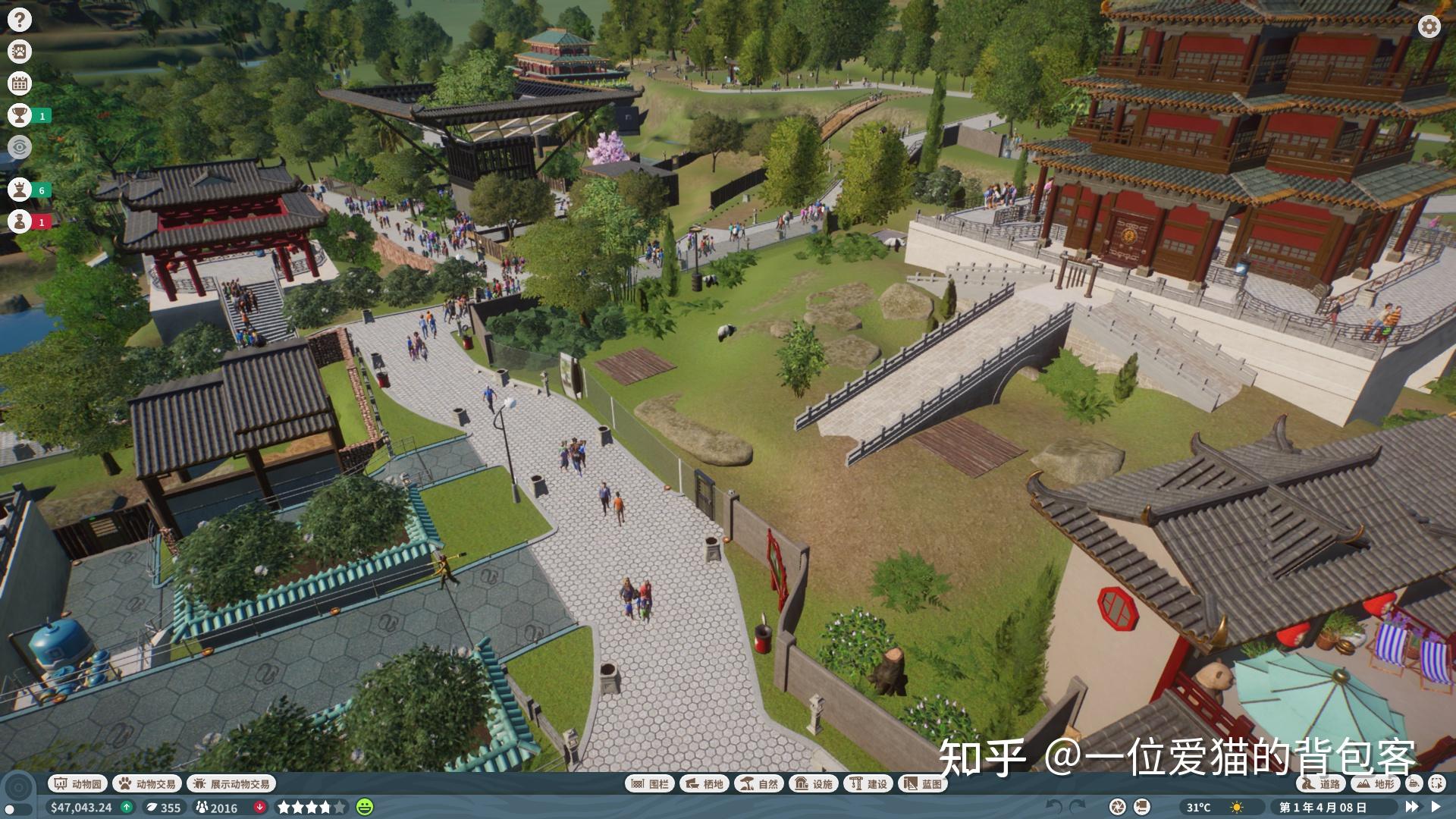
Task: Click the fast-forward time speed button
Action: 1411,807
